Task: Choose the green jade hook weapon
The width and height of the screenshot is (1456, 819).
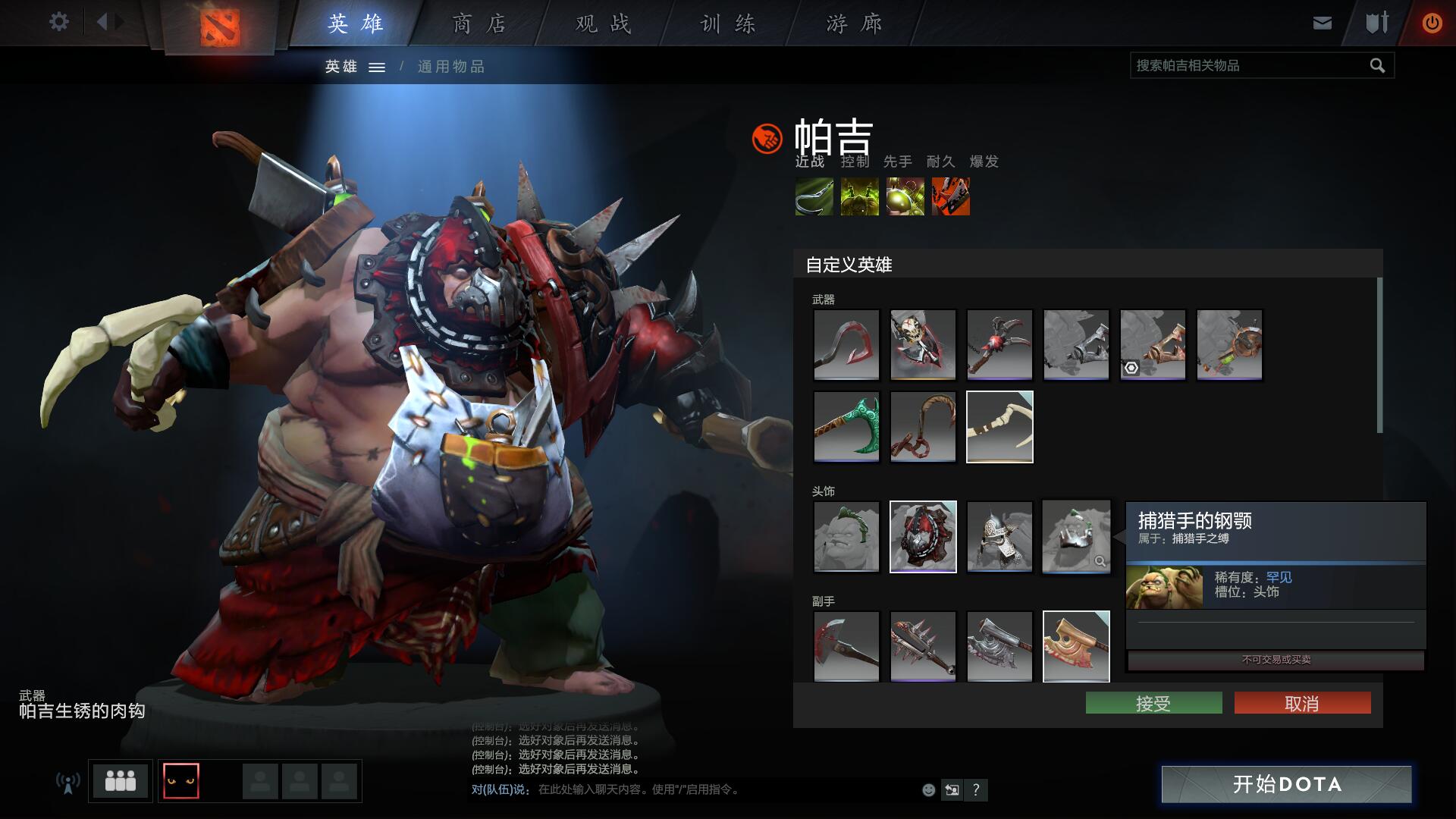Action: click(846, 426)
